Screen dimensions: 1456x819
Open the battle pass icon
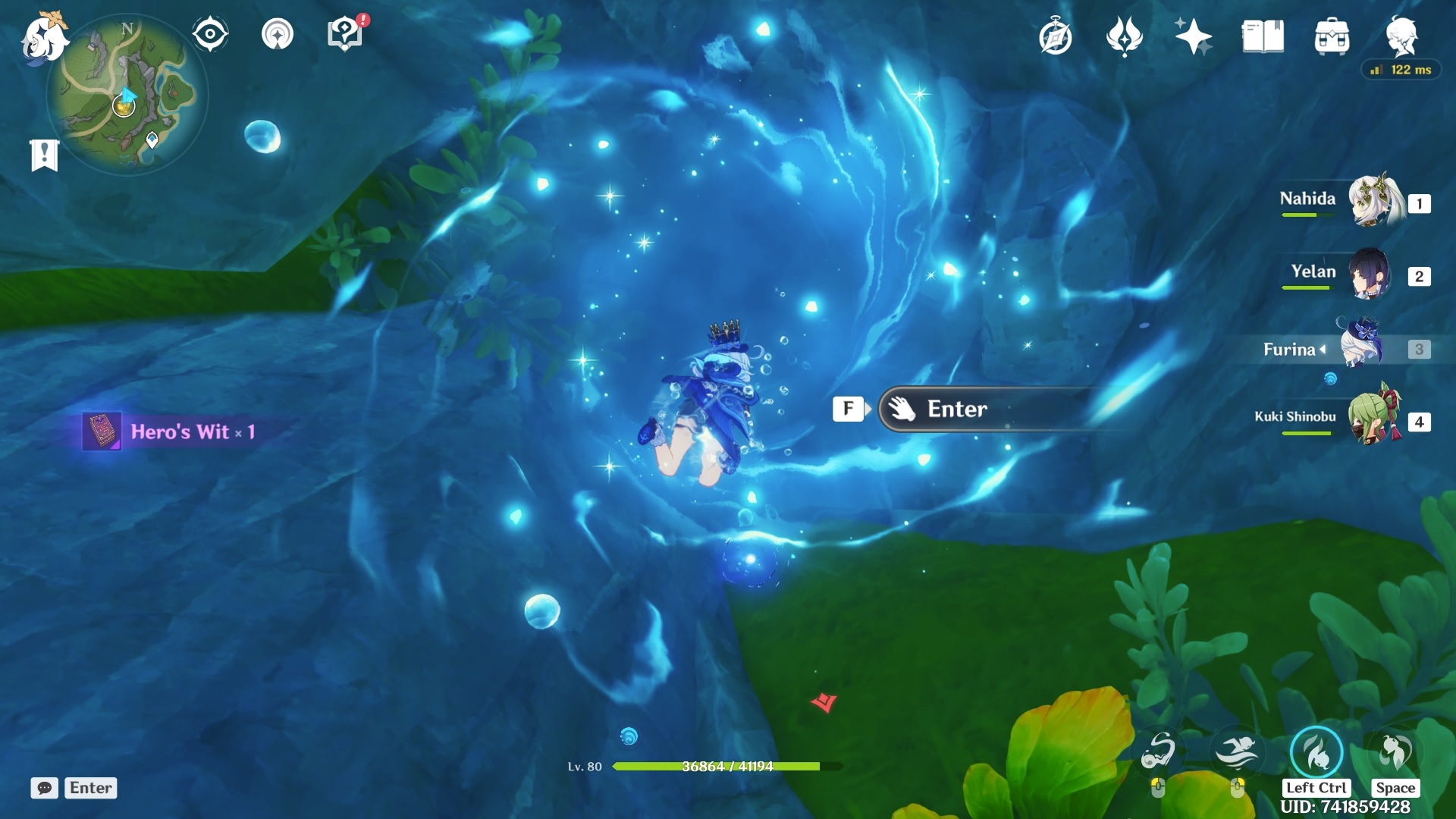click(1124, 36)
